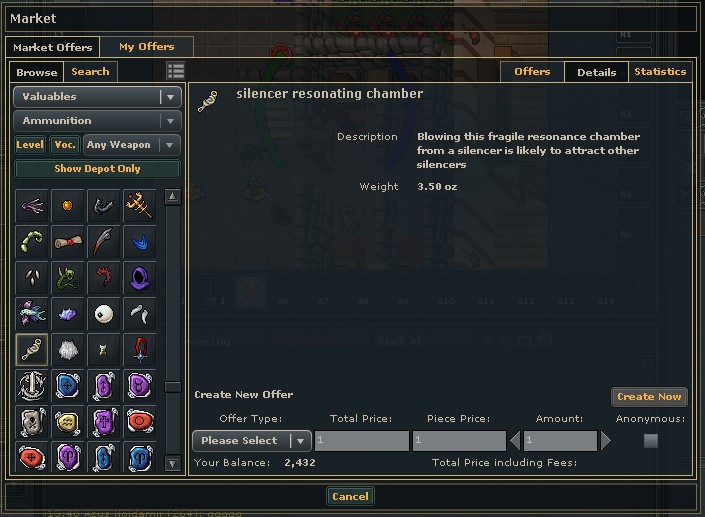The image size is (705, 517).
Task: View the Details tab
Action: click(x=596, y=72)
